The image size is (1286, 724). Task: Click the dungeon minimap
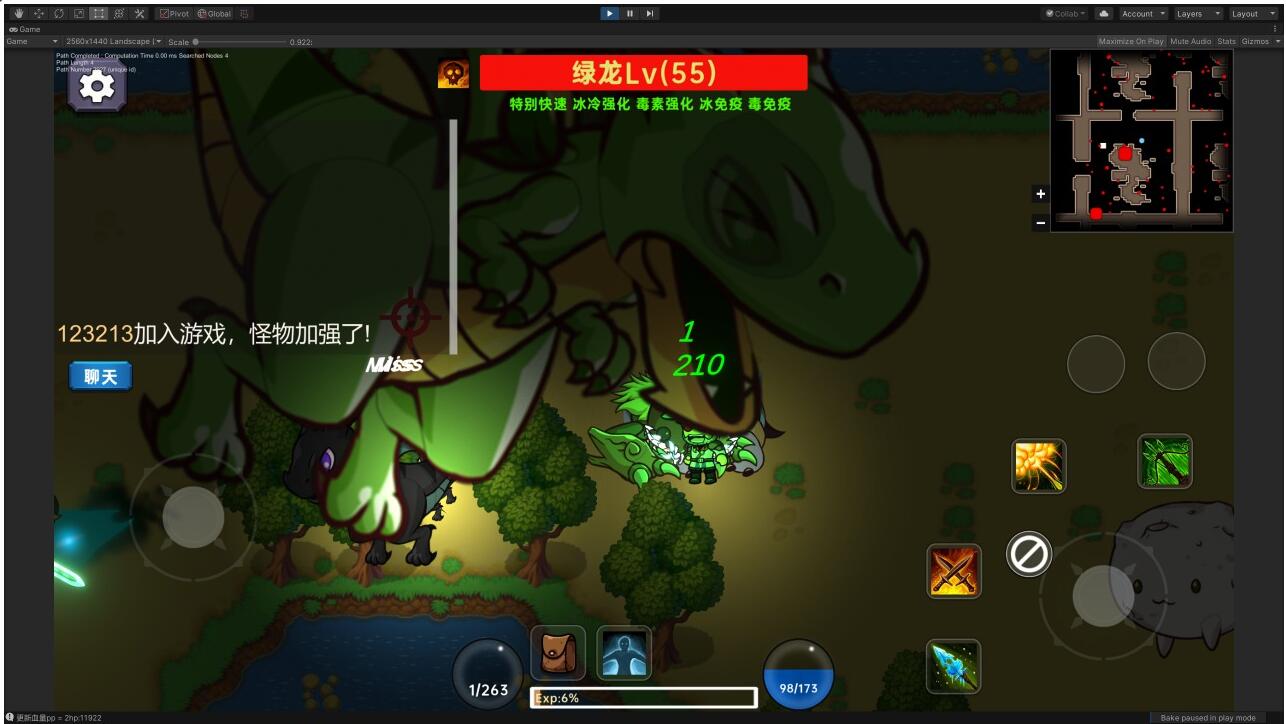point(1142,141)
